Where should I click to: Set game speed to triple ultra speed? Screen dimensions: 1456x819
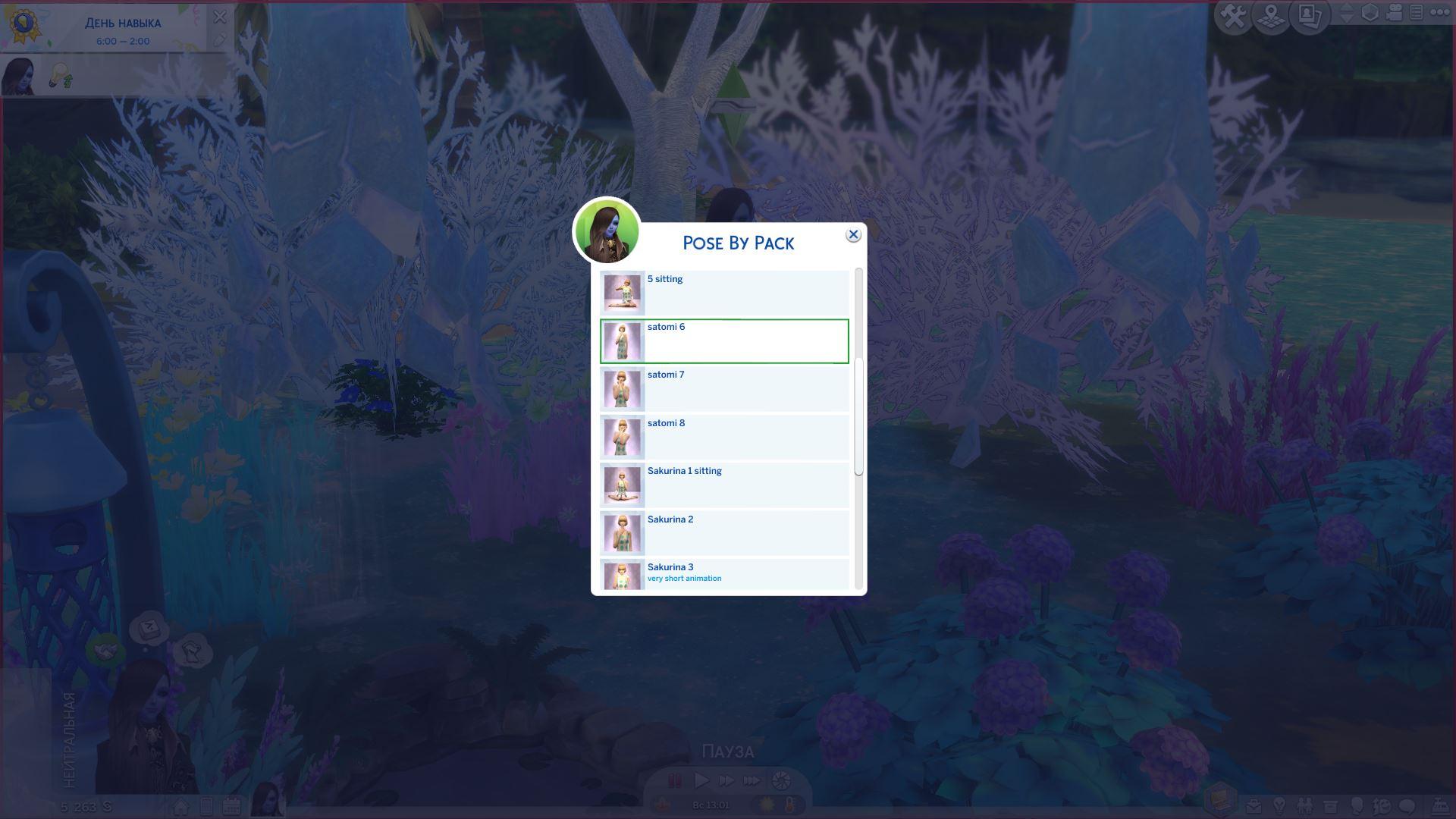(x=752, y=780)
